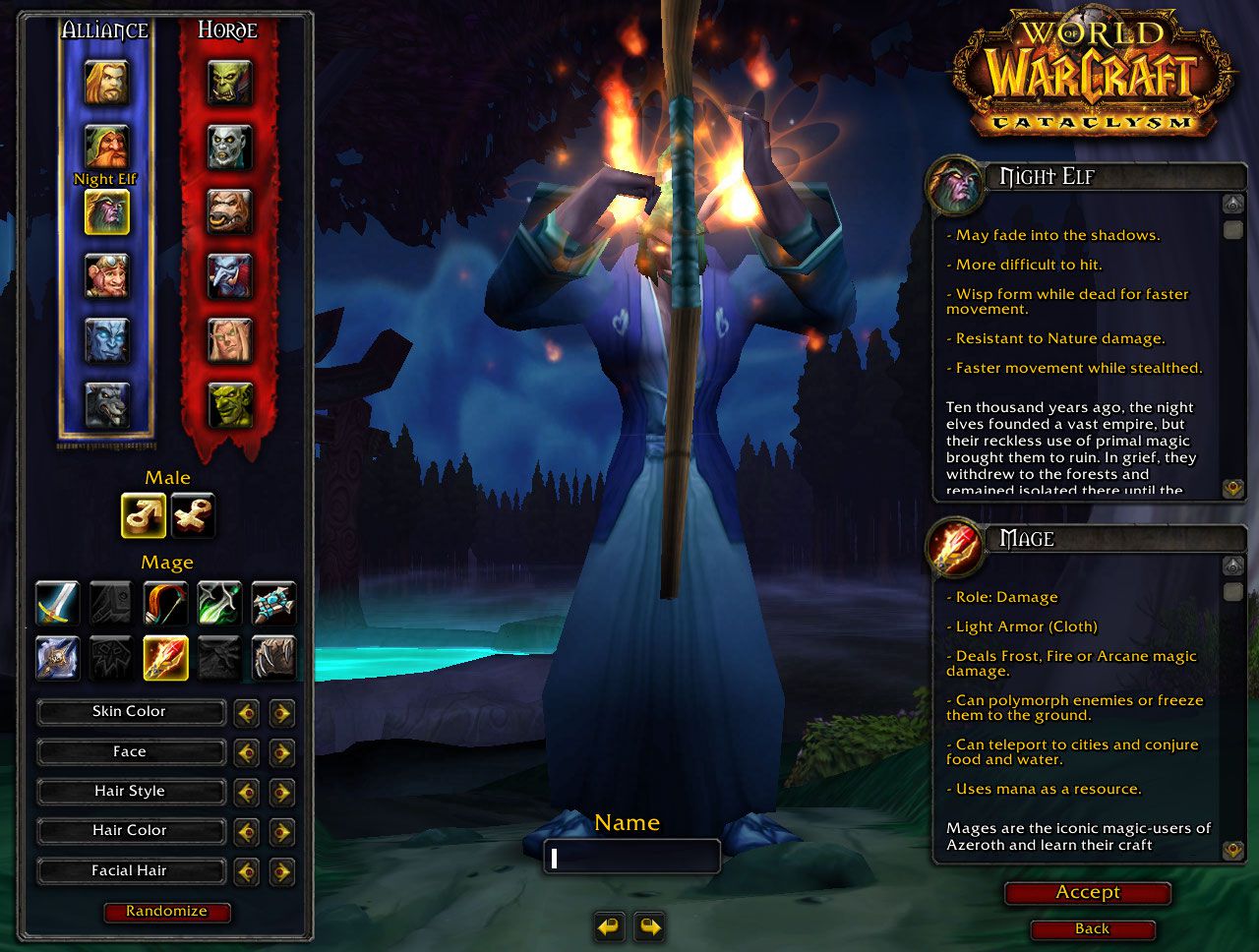1259x952 pixels.
Task: Pick the Undead race portrait
Action: 229,147
